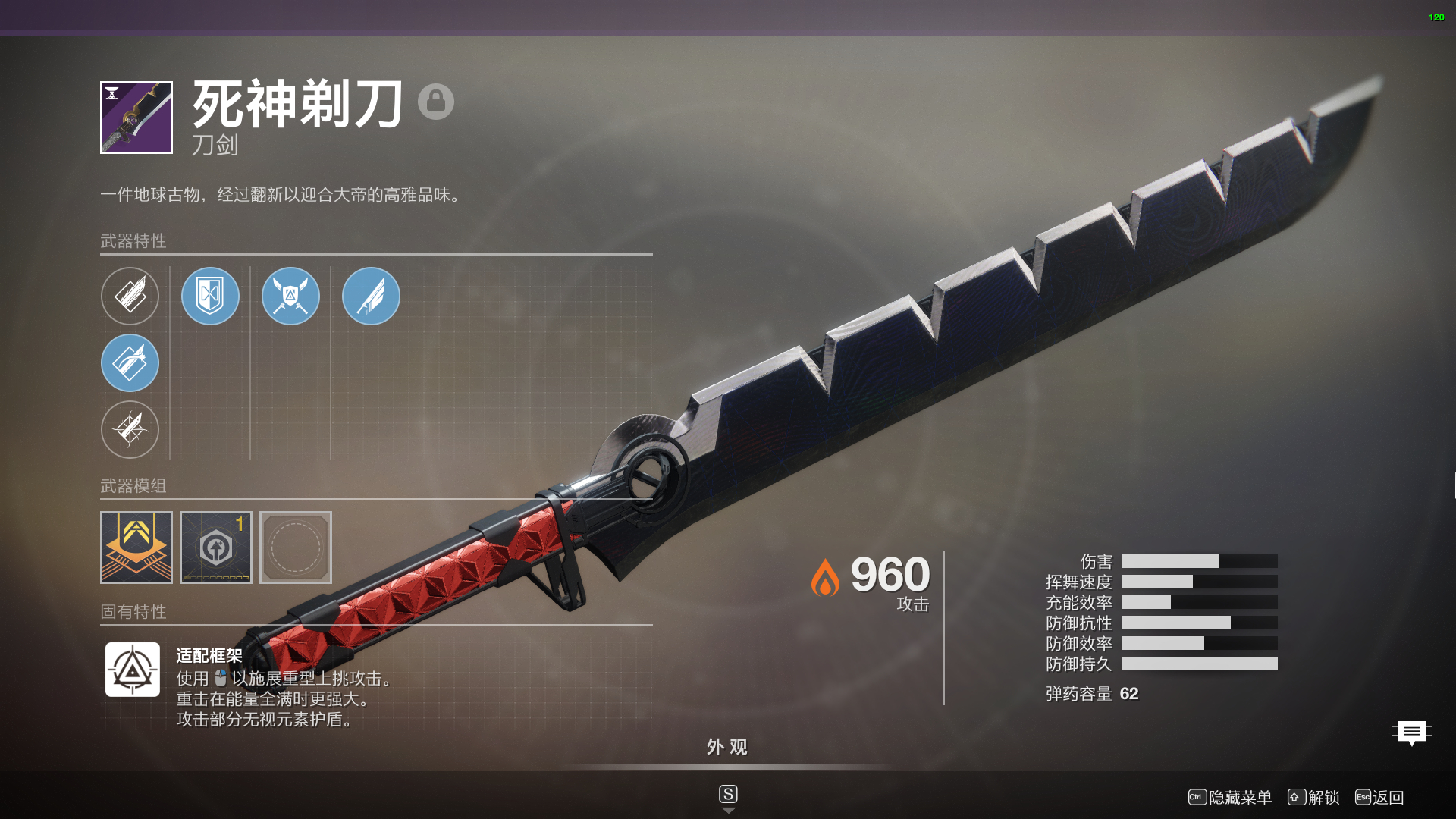Select the Death's Razor weapon thumbnail
The width and height of the screenshot is (1456, 819).
(136, 118)
